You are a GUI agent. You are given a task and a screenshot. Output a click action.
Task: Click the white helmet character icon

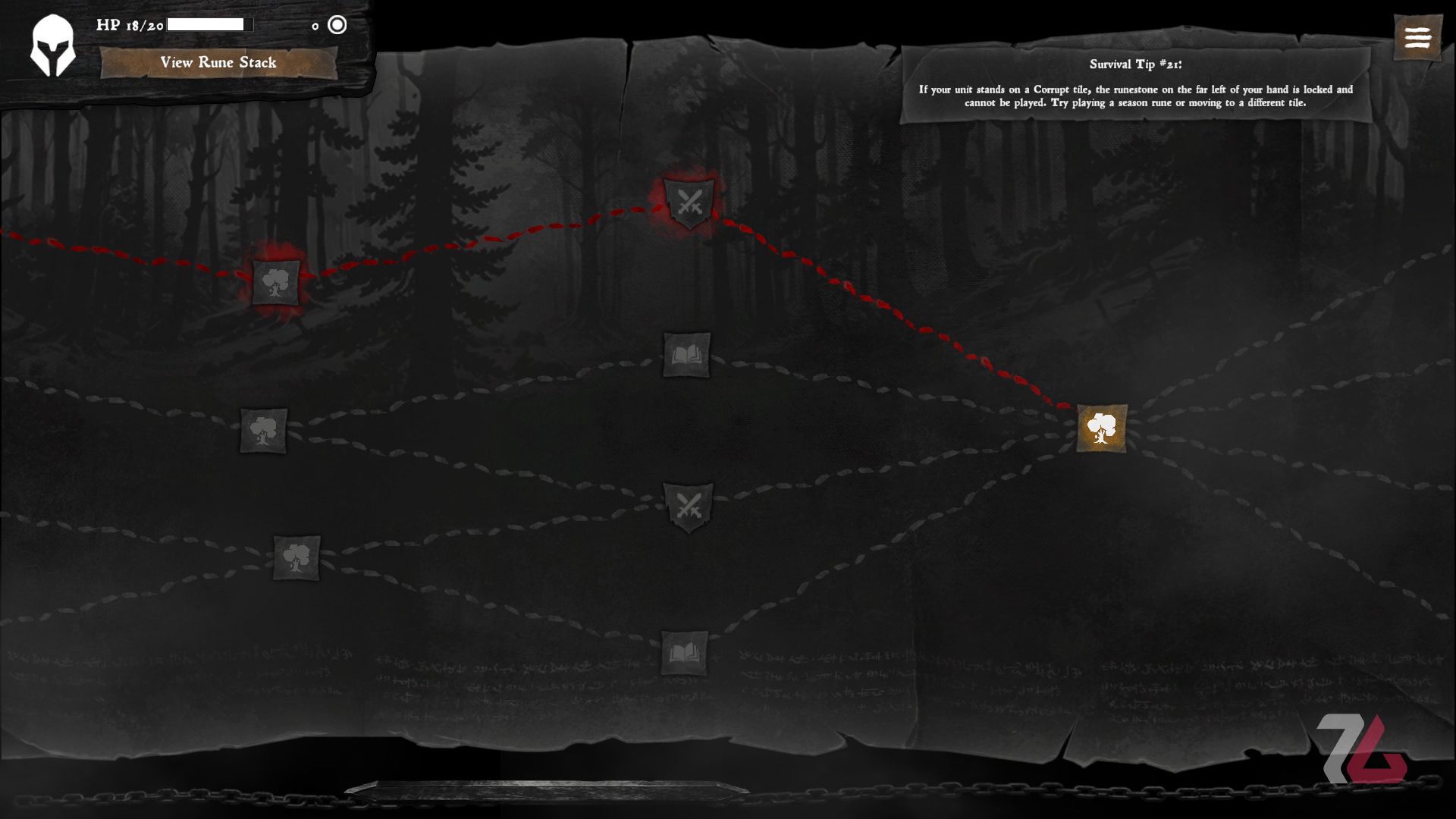pyautogui.click(x=52, y=45)
